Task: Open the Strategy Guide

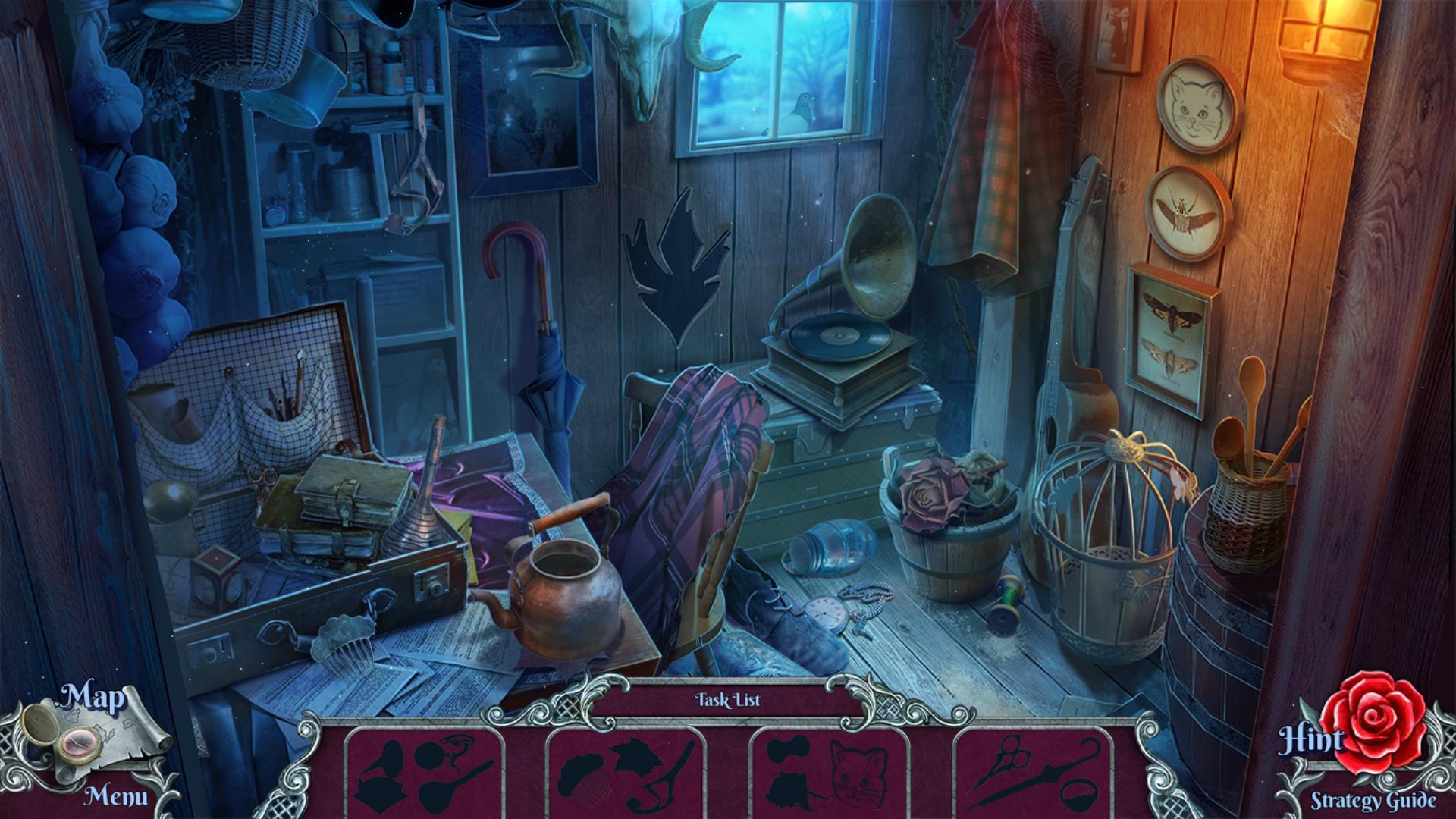Action: pos(1373,800)
